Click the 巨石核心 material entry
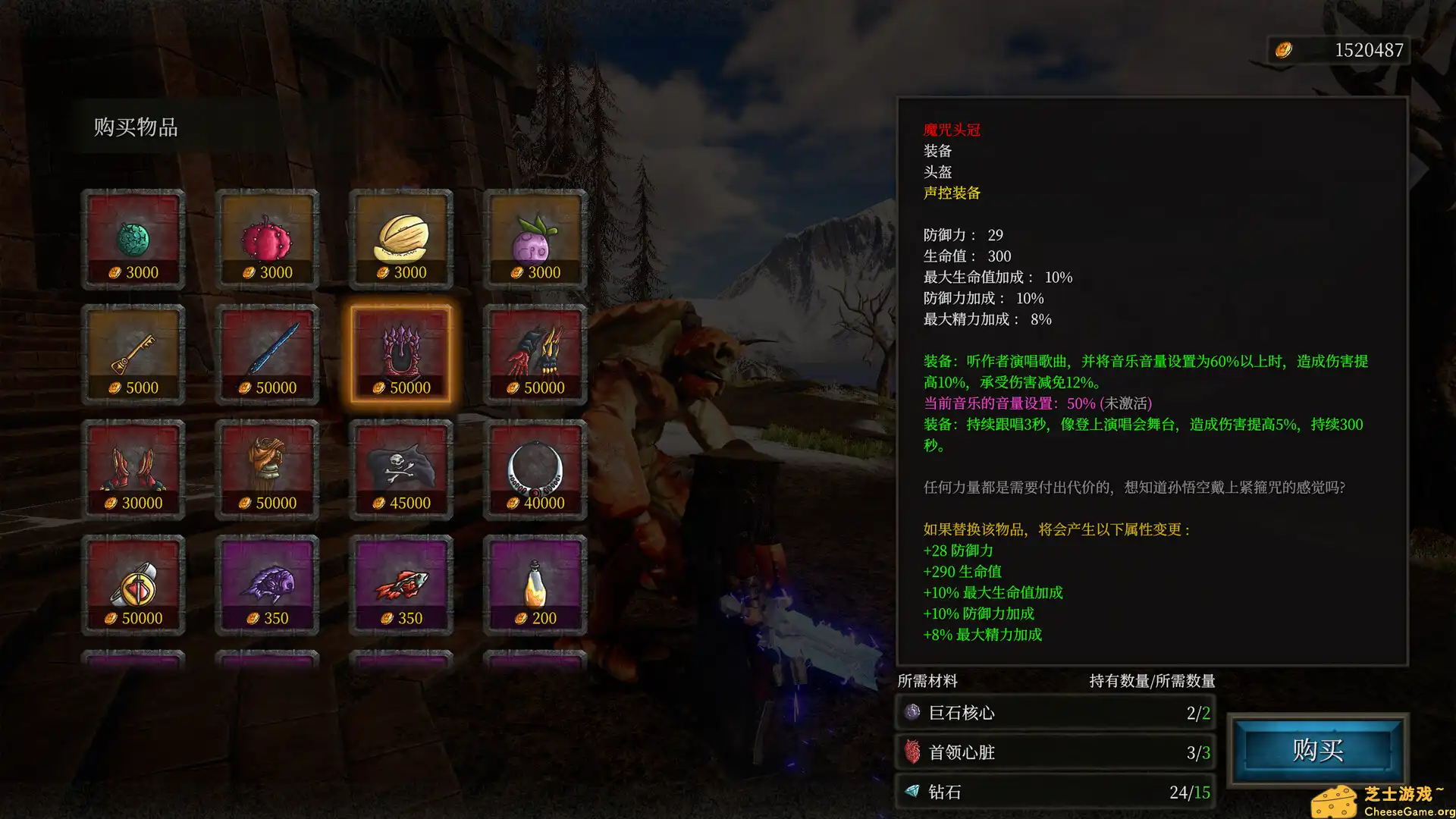This screenshot has width=1456, height=819. (x=1054, y=713)
